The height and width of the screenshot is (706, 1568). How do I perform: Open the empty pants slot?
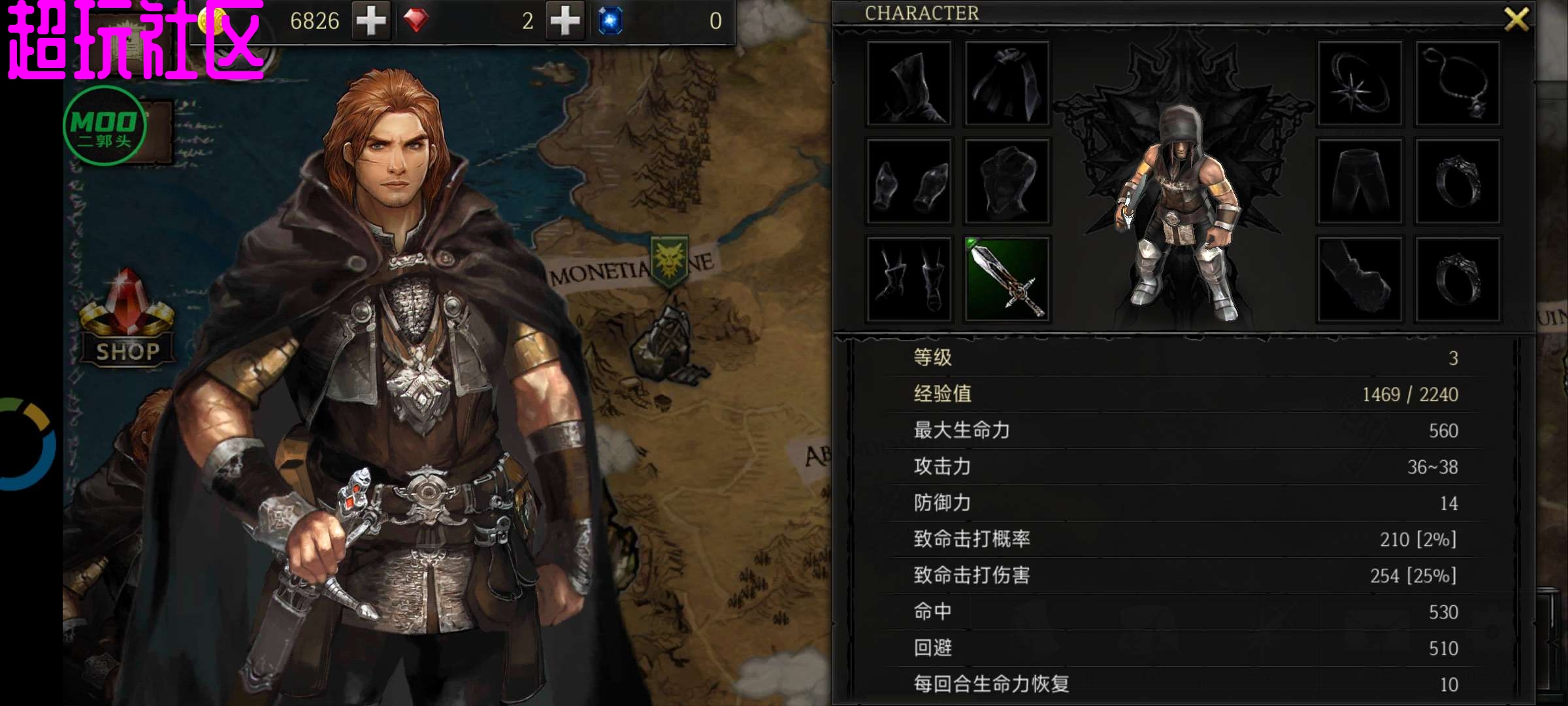click(1360, 181)
